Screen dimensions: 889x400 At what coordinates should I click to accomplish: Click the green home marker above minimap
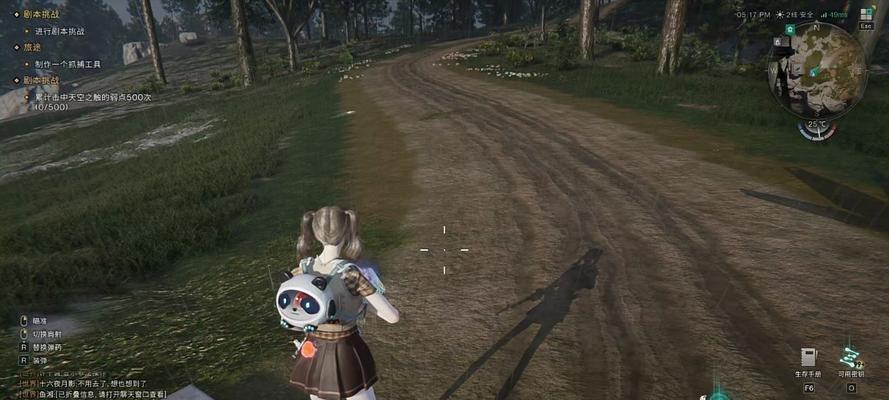[x=790, y=30]
